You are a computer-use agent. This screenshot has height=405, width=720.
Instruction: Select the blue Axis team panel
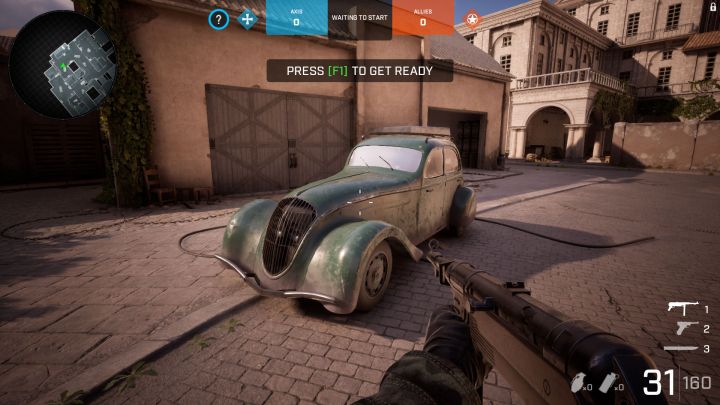(296, 18)
